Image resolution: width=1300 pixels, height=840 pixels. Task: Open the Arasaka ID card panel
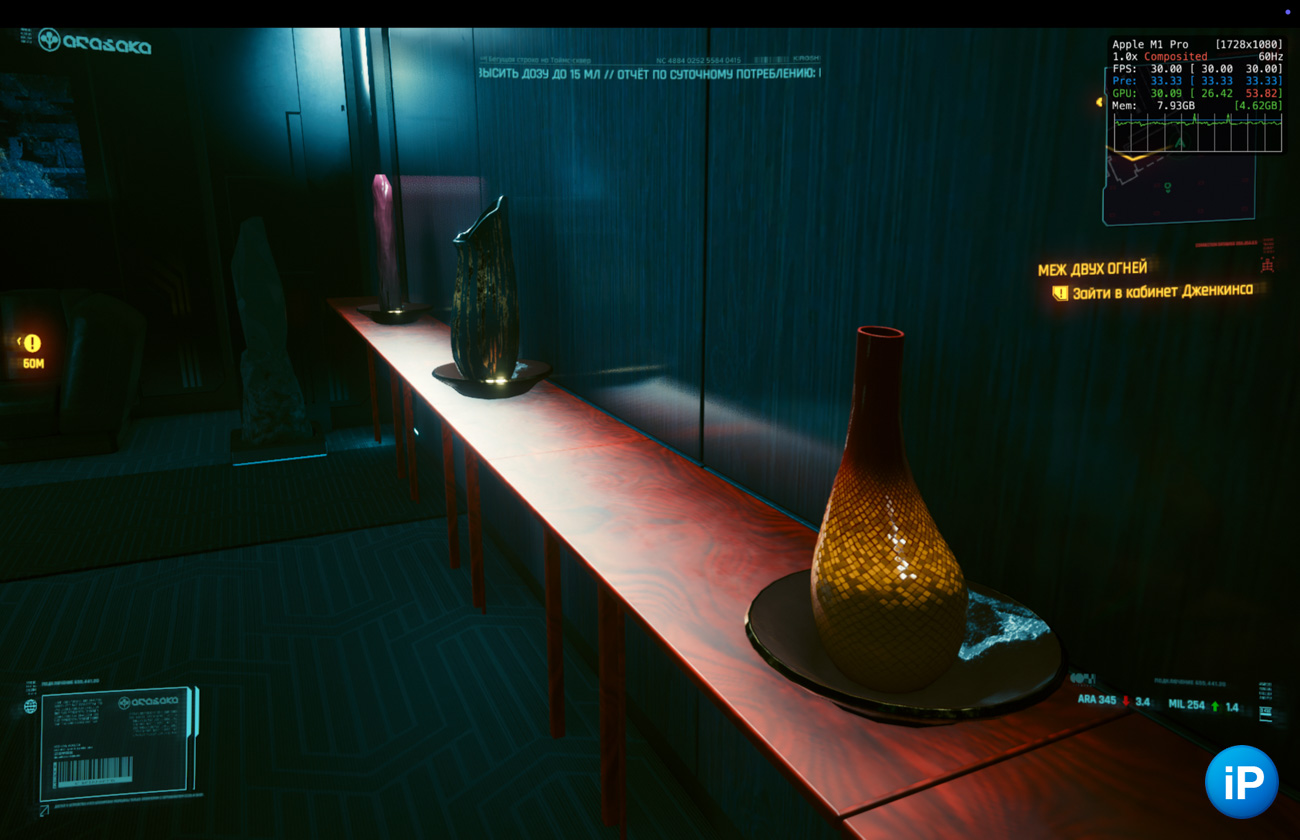(118, 742)
